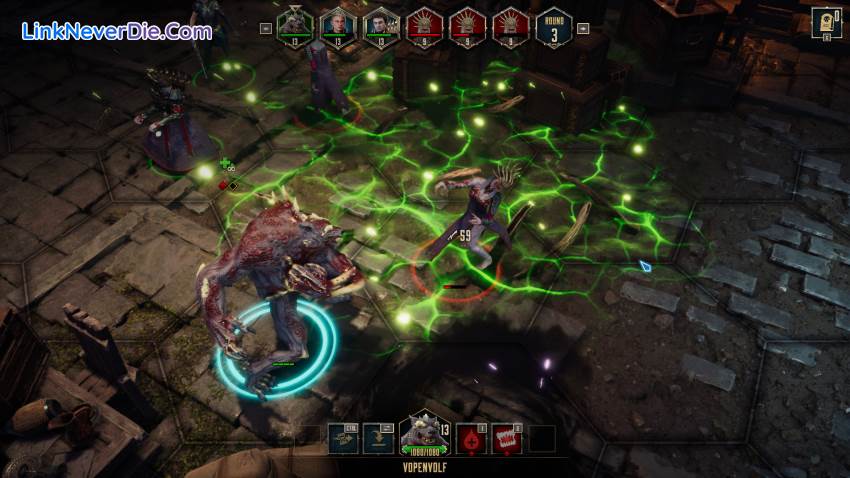Use the downward arrow ability slot
Viewport: 850px width, 478px height.
378,439
